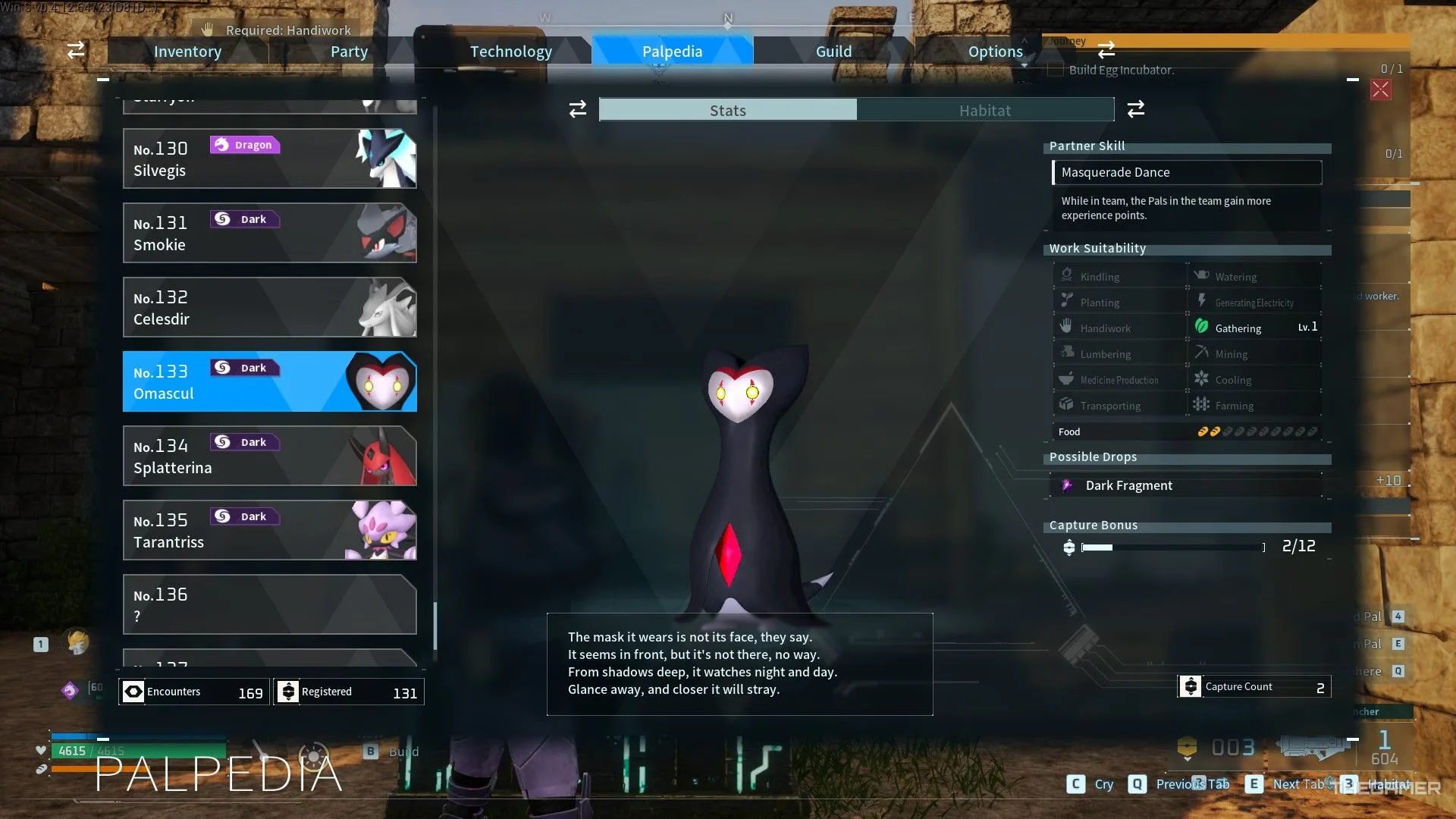Viewport: 1456px width, 819px height.
Task: Click the swap arrows right of Habitat
Action: coord(1135,110)
